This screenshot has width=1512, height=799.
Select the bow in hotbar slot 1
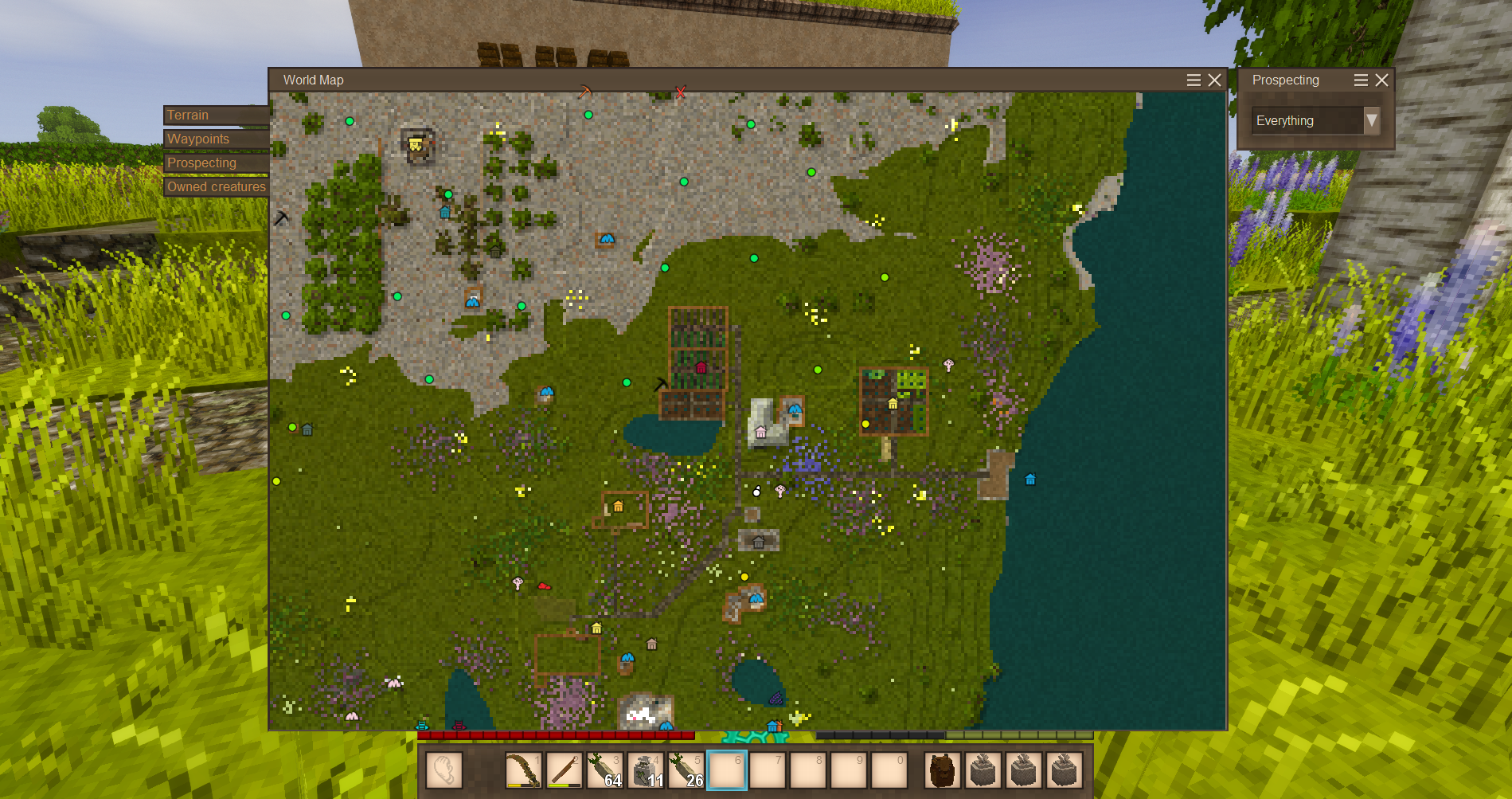(x=523, y=770)
